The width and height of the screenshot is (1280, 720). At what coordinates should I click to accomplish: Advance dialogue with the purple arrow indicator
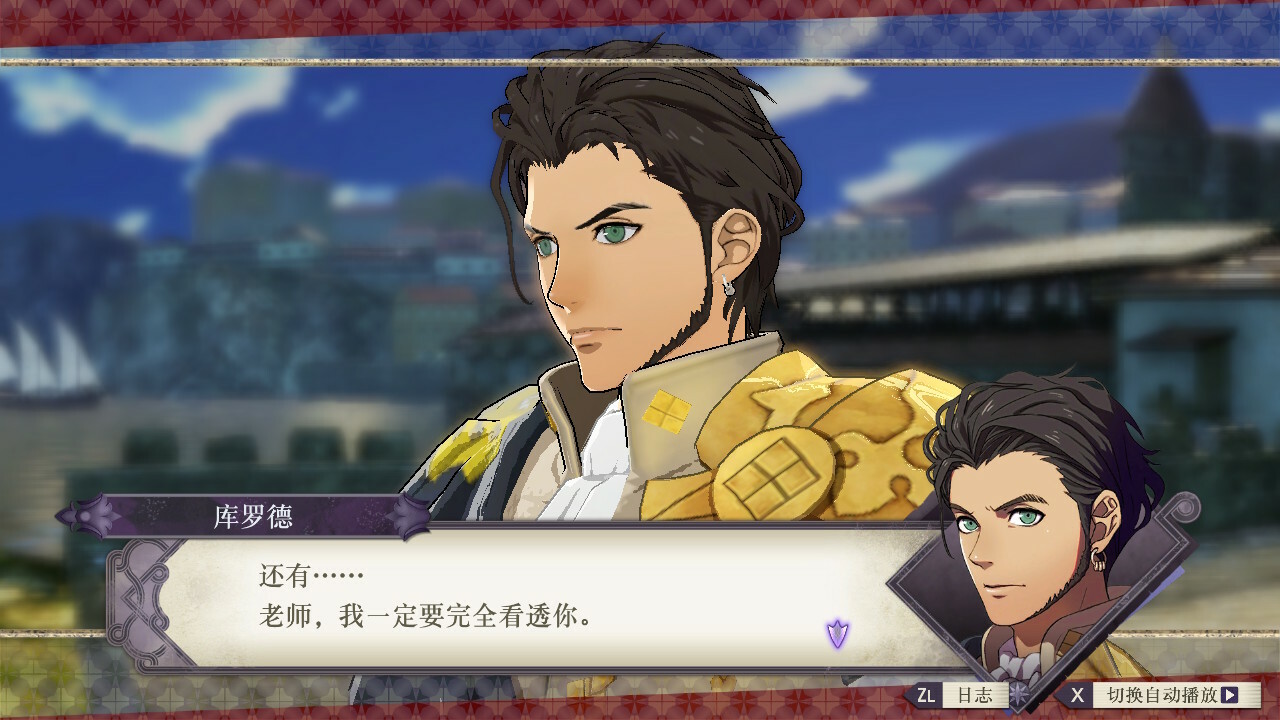837,633
